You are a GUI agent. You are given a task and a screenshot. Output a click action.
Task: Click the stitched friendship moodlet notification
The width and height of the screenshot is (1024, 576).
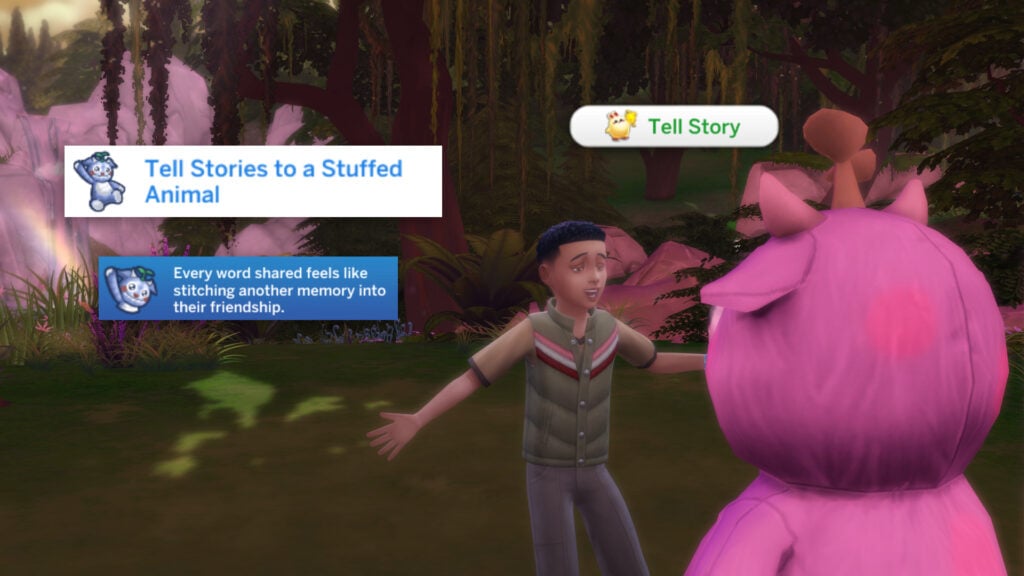248,288
